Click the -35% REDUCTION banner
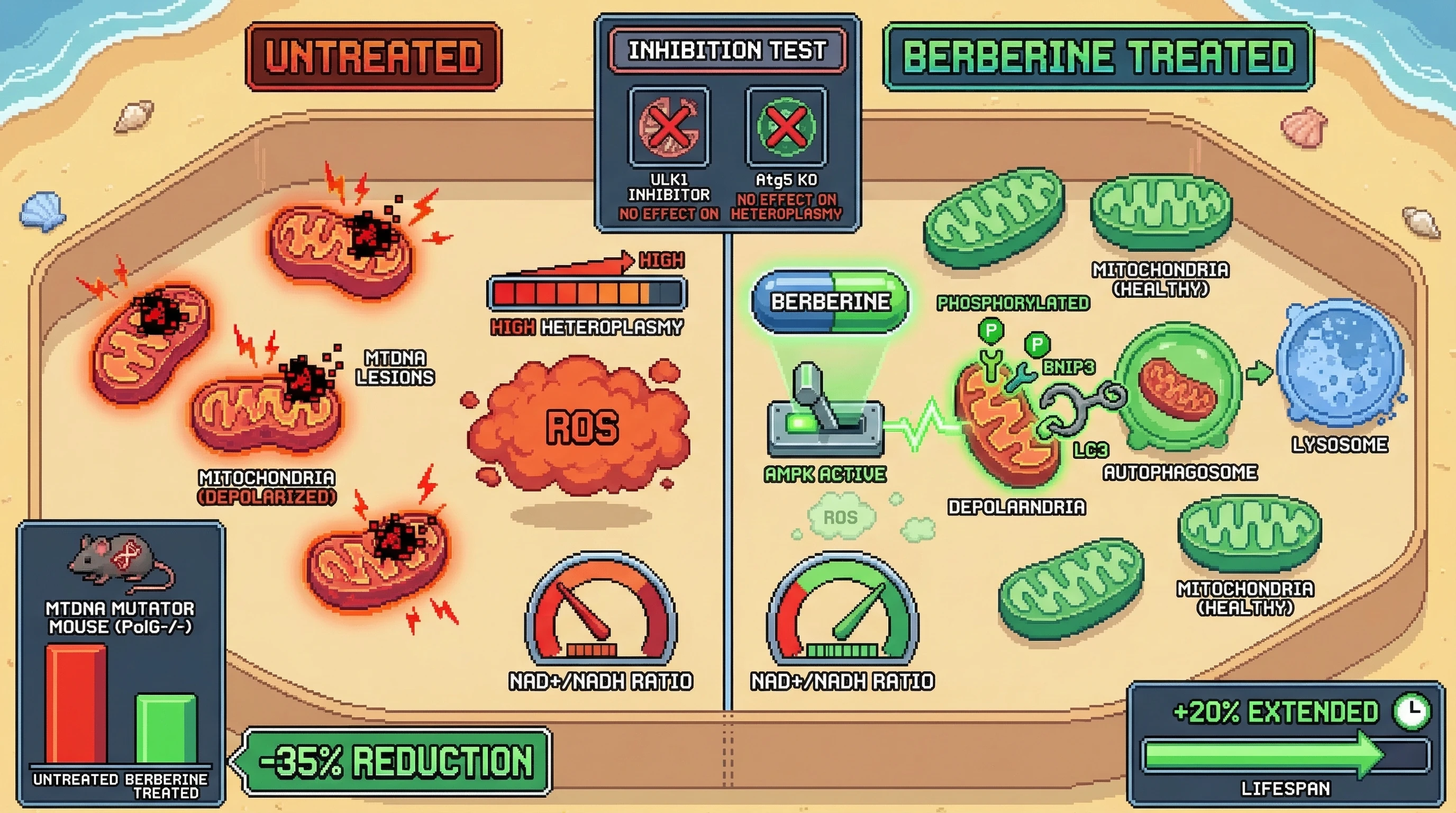Viewport: 1456px width, 813px height. pos(396,762)
